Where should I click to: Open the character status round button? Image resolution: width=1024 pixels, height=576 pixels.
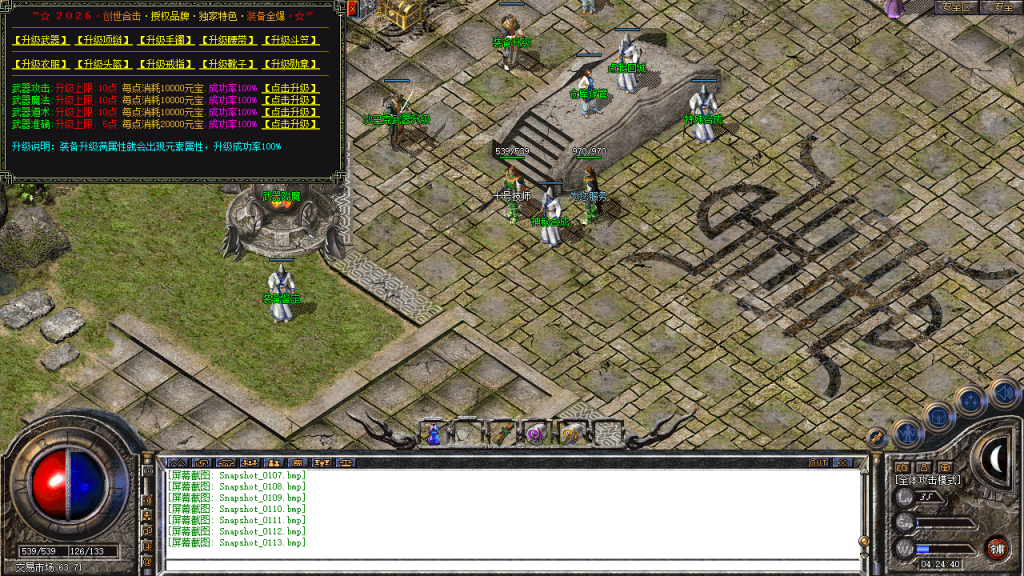[x=907, y=433]
